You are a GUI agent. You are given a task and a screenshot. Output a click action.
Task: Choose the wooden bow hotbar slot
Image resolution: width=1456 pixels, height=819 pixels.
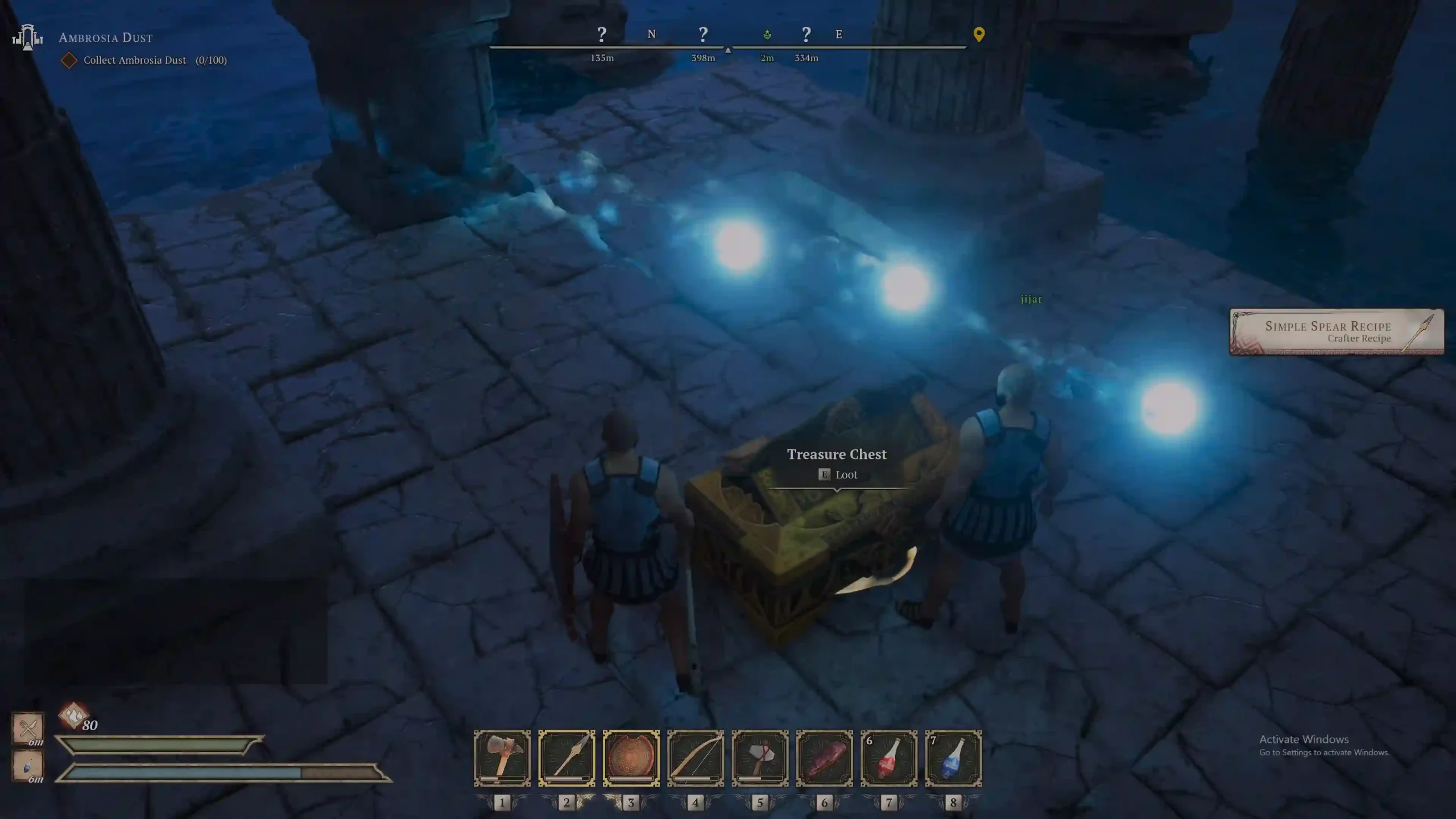pyautogui.click(x=696, y=758)
